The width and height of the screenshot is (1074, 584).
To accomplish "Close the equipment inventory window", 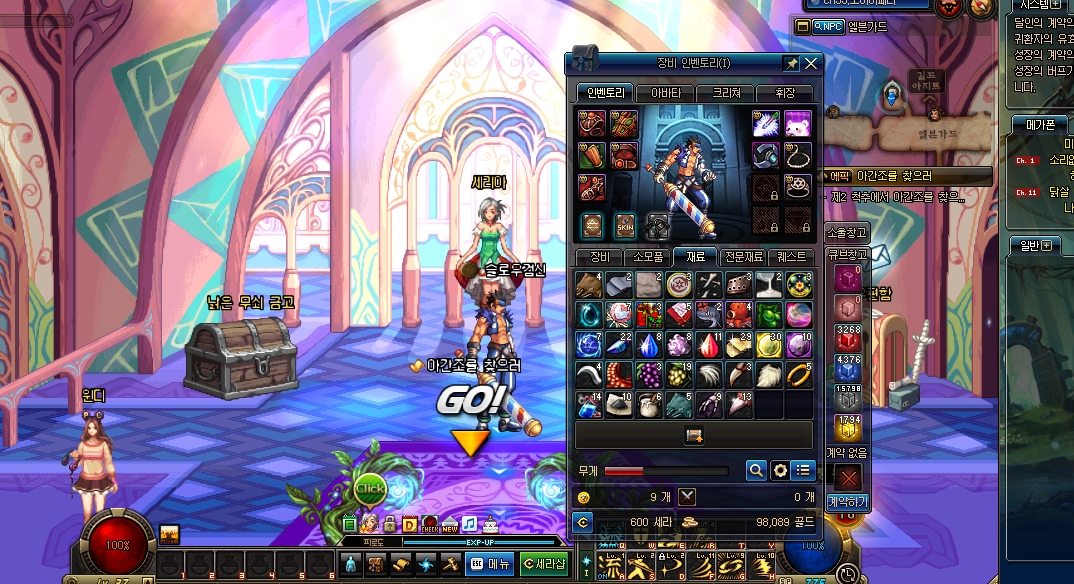I will click(811, 64).
